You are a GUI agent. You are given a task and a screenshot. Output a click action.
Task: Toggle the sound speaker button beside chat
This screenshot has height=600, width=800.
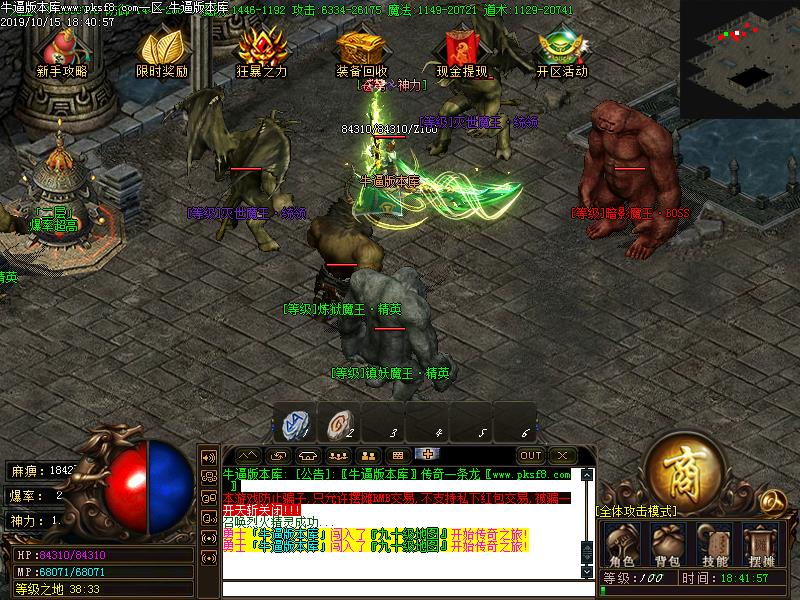209,457
